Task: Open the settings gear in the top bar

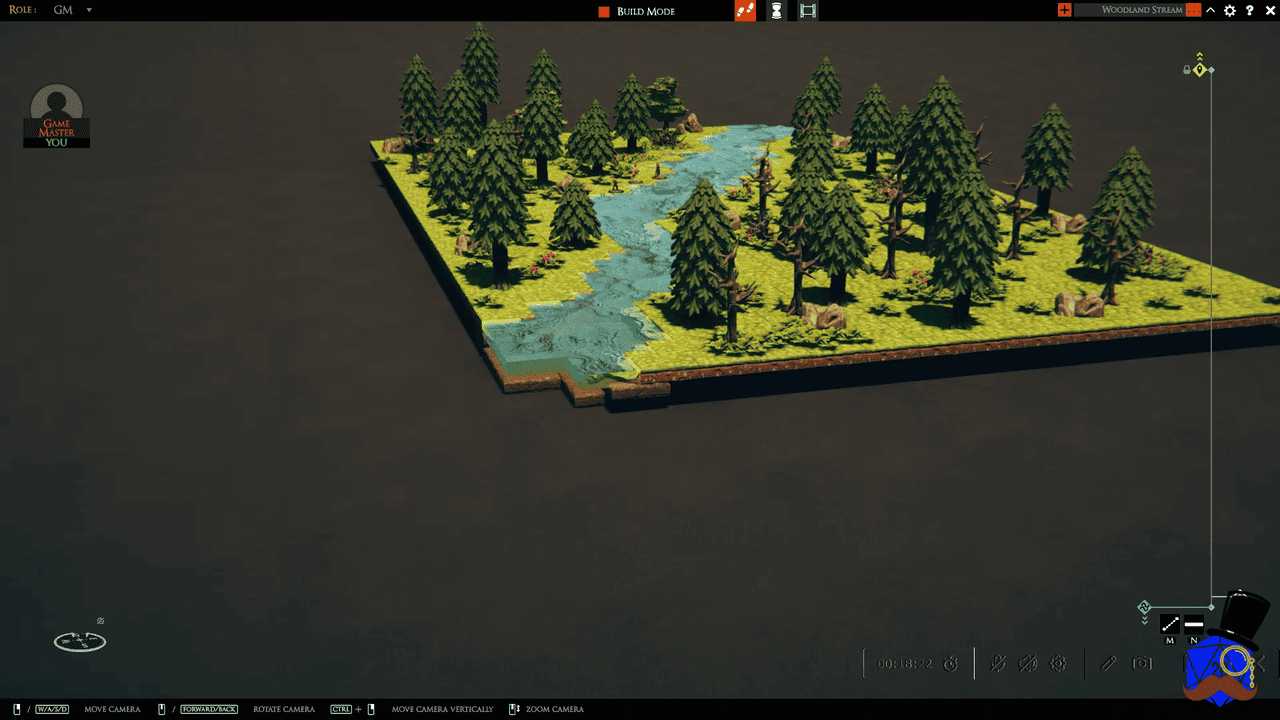Action: [x=1230, y=10]
